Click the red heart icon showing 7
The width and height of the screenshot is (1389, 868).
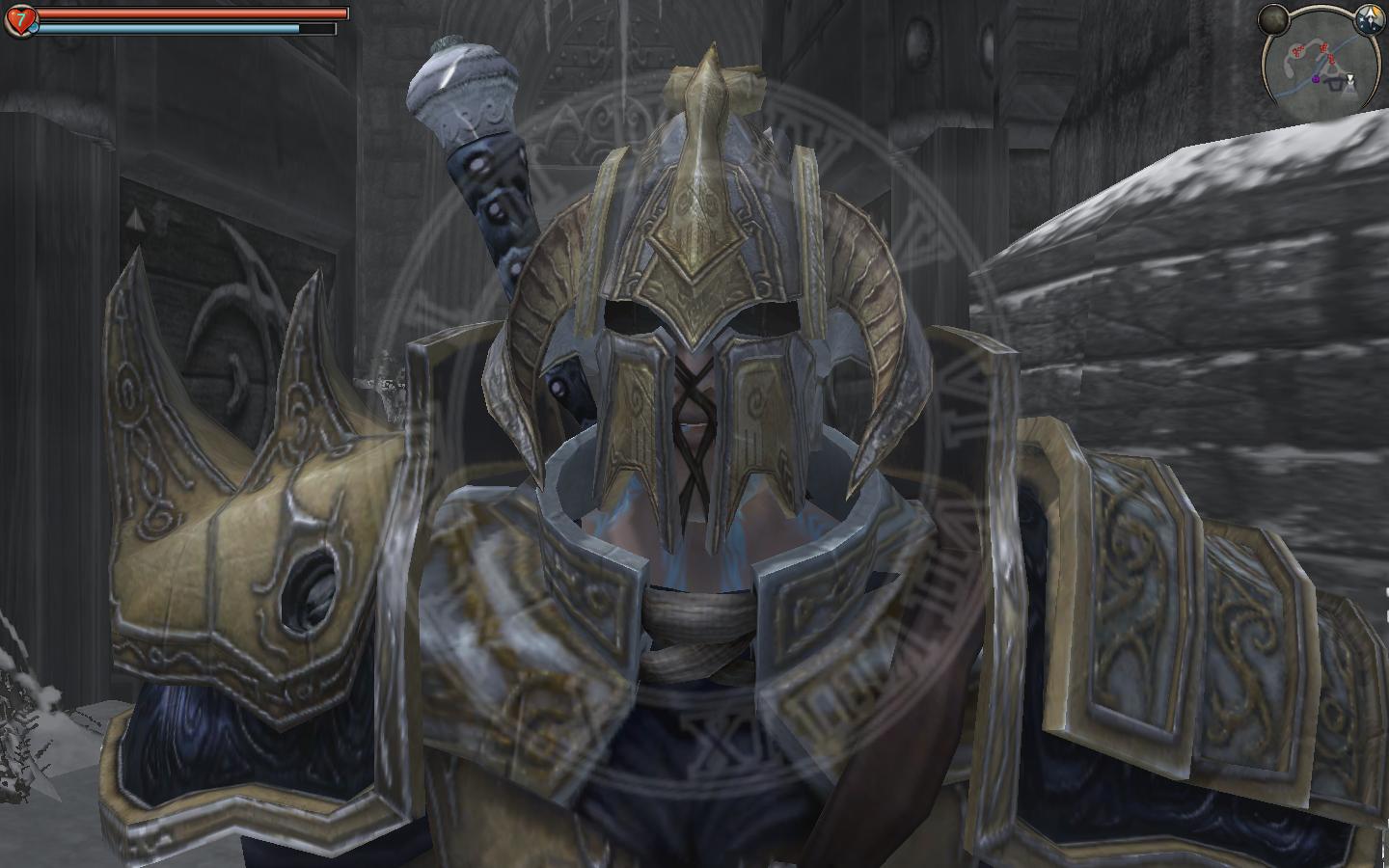pos(20,17)
